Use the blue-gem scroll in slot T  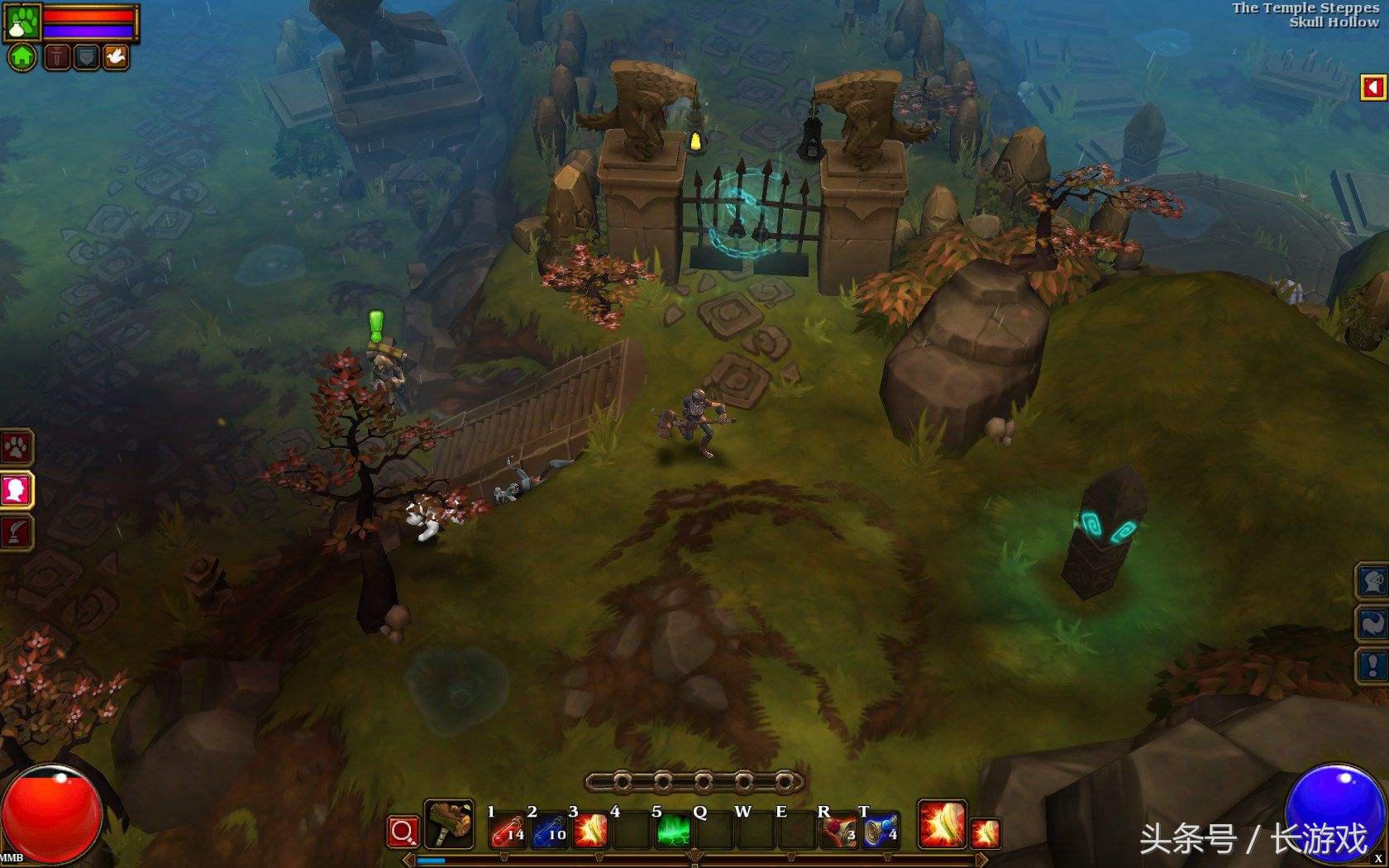pyautogui.click(x=880, y=830)
